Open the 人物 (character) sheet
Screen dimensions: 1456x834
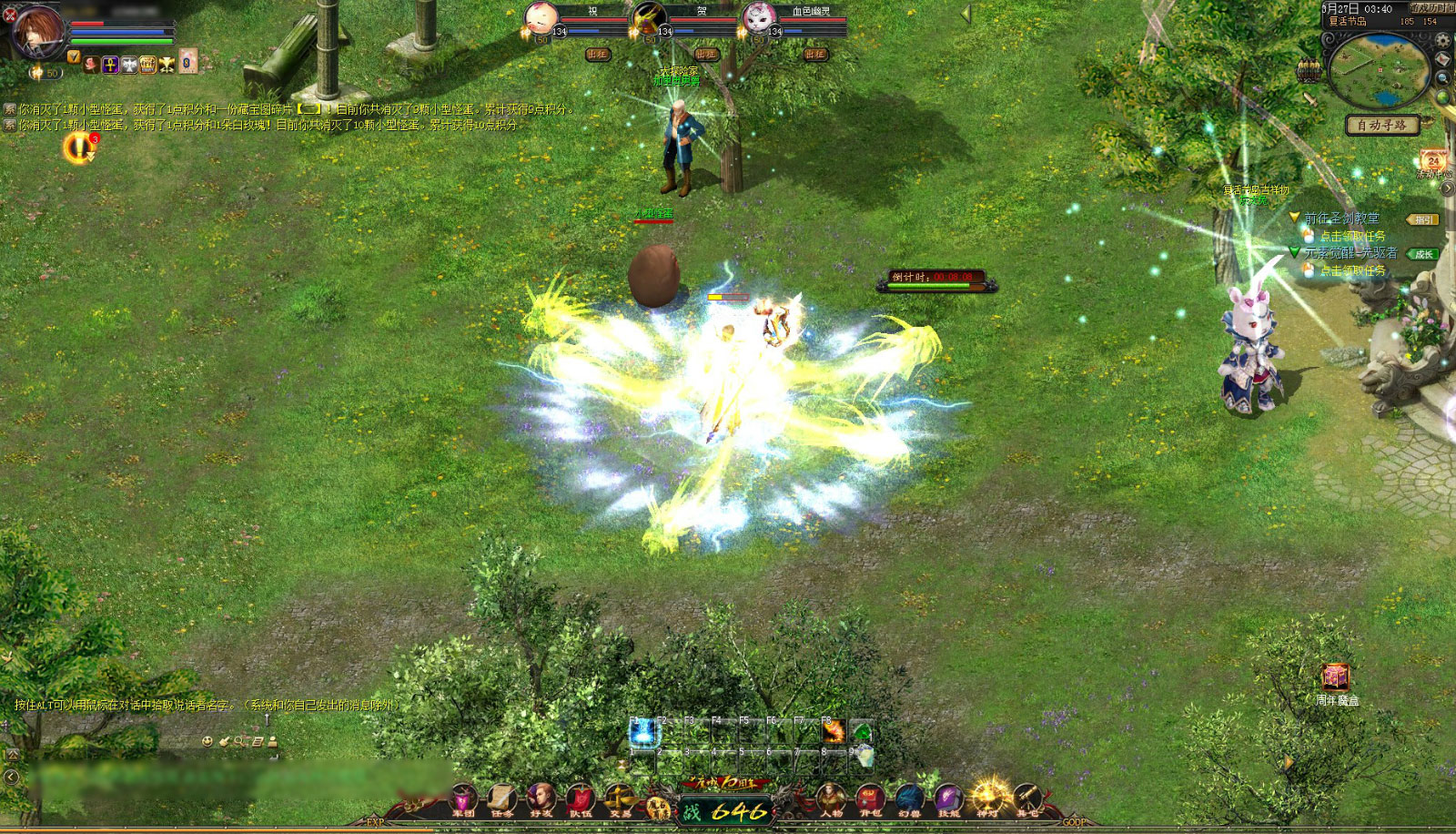pos(831,799)
